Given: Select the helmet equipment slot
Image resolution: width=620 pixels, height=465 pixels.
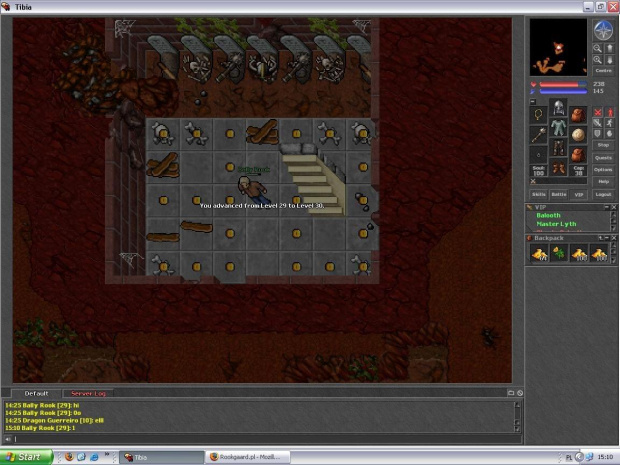Looking at the screenshot, I should click(558, 110).
